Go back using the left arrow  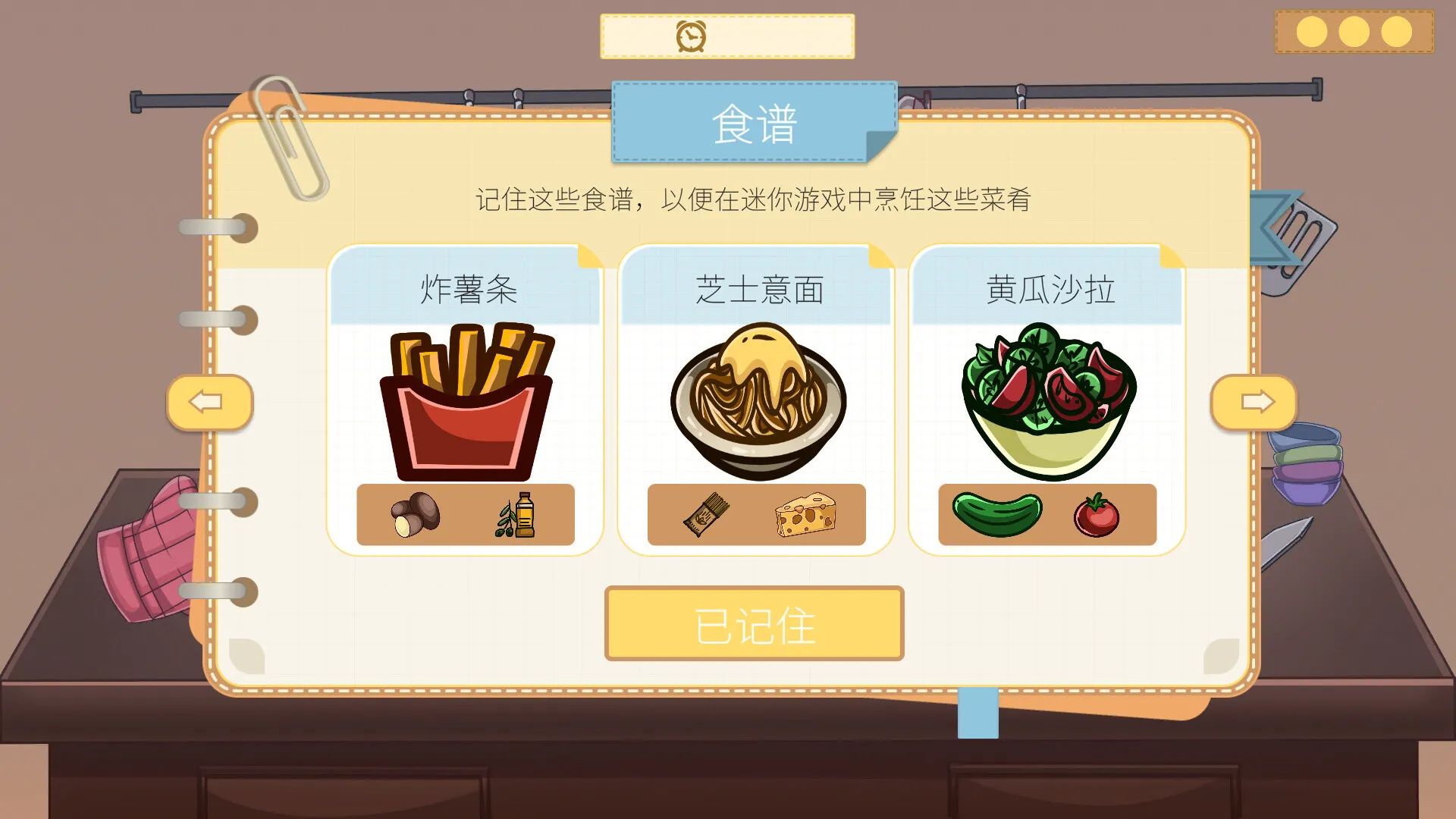(210, 403)
